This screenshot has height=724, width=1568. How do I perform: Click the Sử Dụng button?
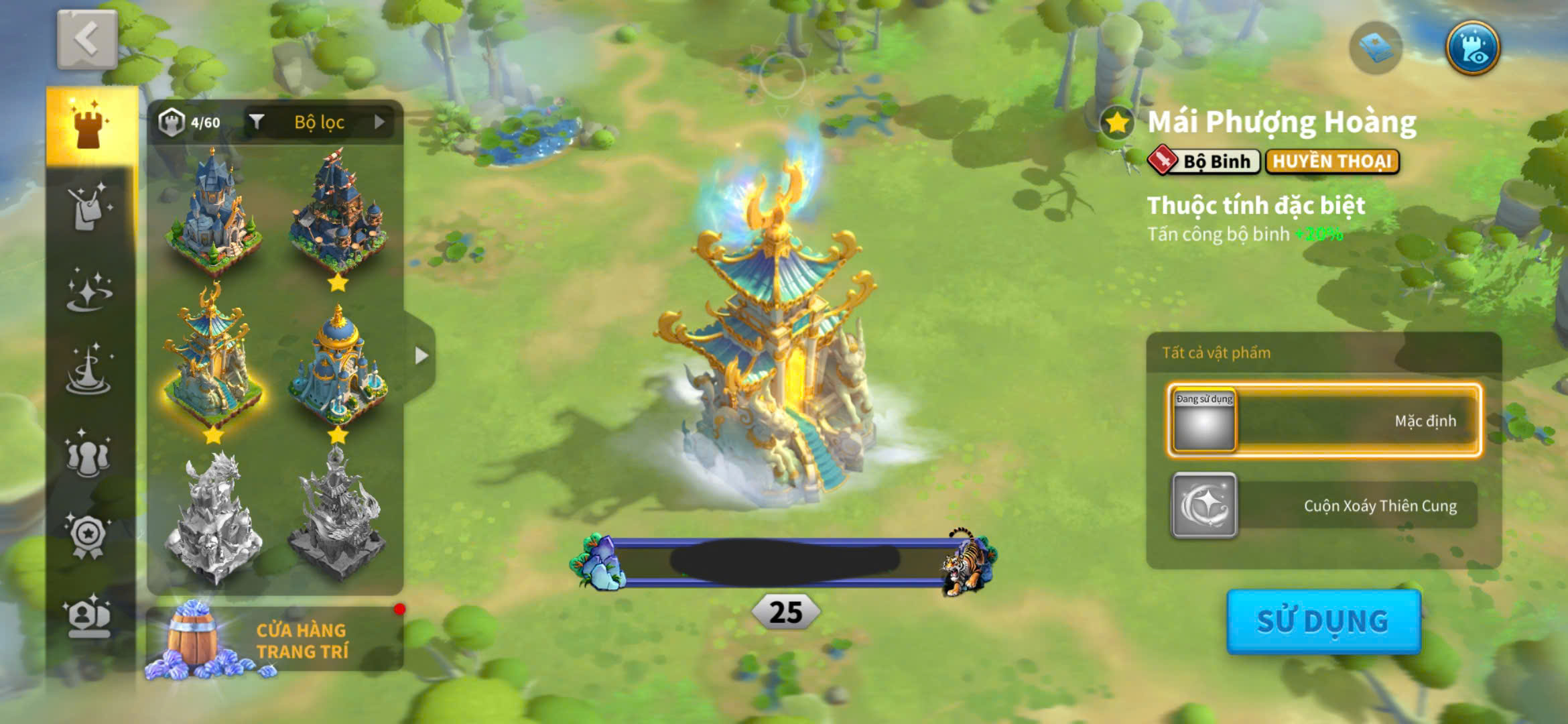(x=1323, y=621)
